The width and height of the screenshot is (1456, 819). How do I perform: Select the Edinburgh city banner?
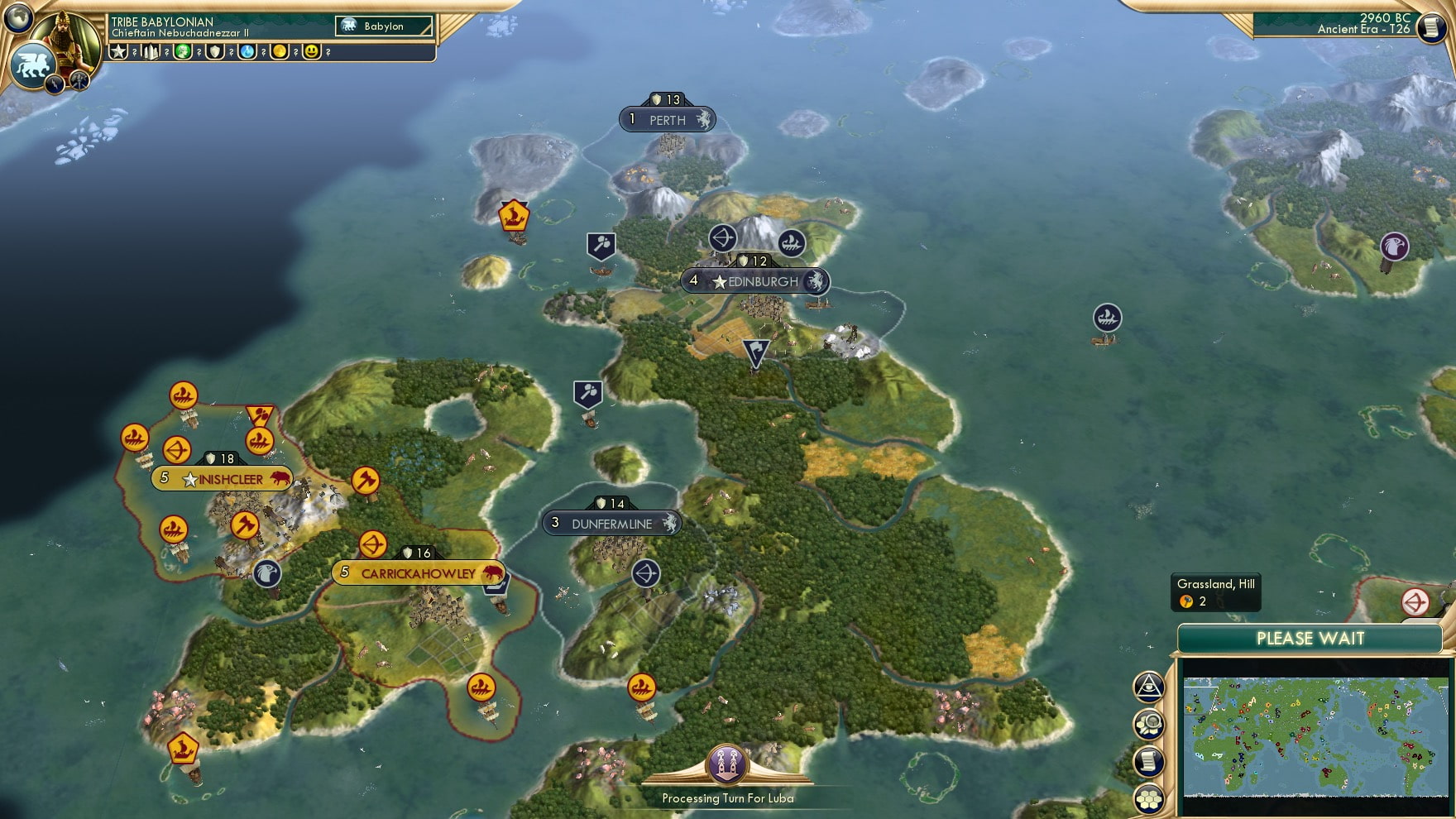coord(755,281)
